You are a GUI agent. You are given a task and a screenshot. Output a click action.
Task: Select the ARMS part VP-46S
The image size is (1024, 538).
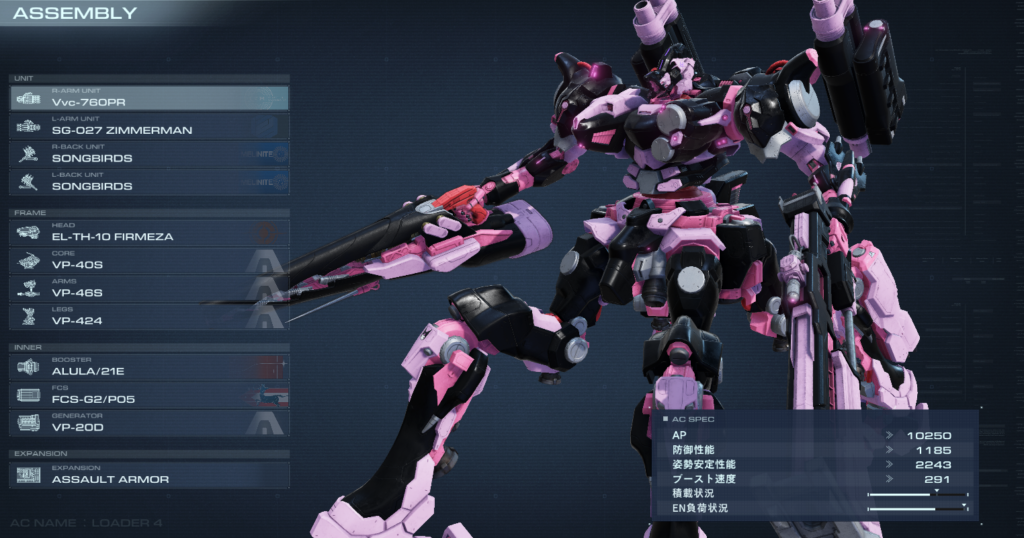[150, 289]
